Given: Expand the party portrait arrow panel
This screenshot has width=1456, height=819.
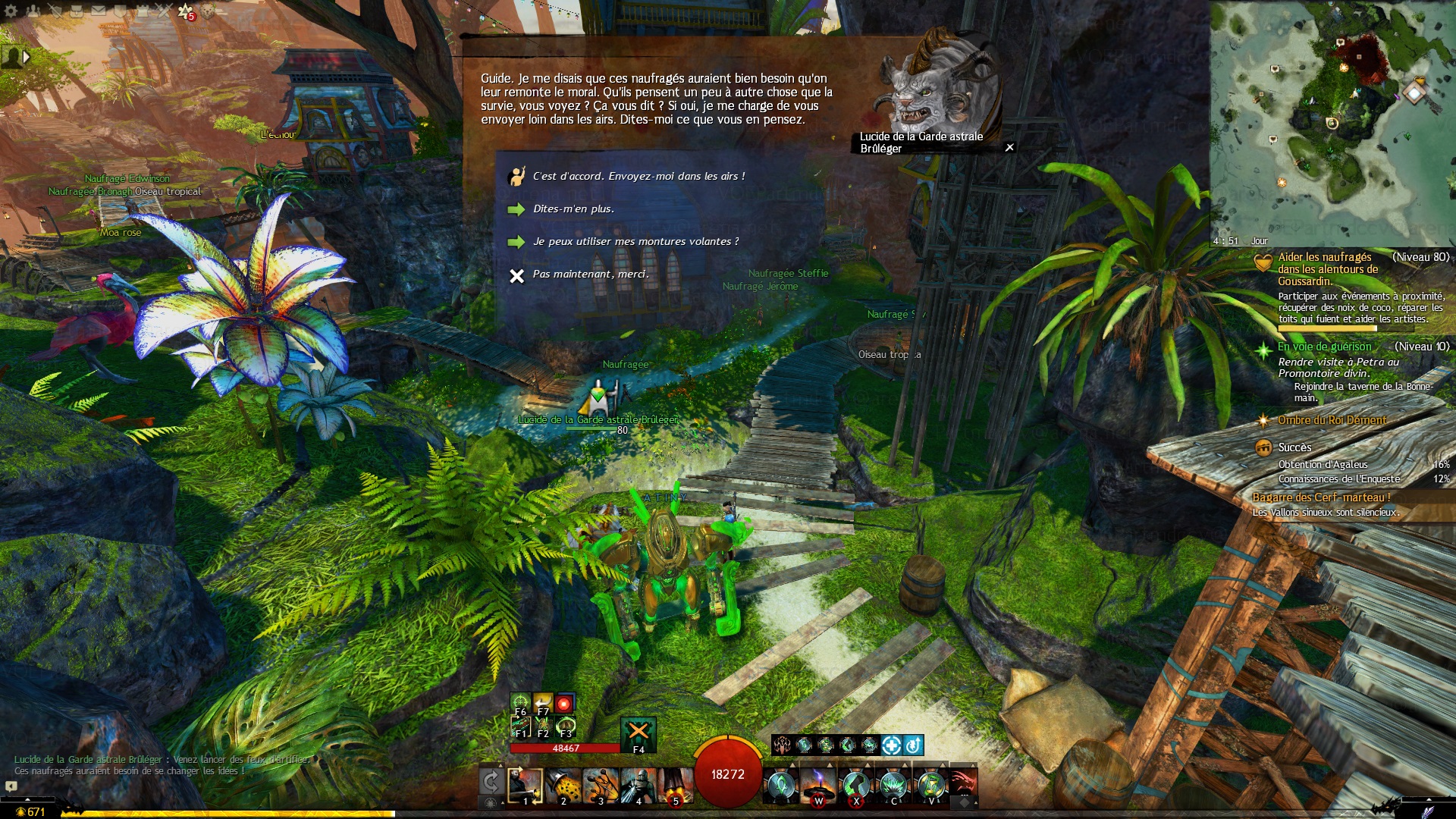Looking at the screenshot, I should pos(27,57).
